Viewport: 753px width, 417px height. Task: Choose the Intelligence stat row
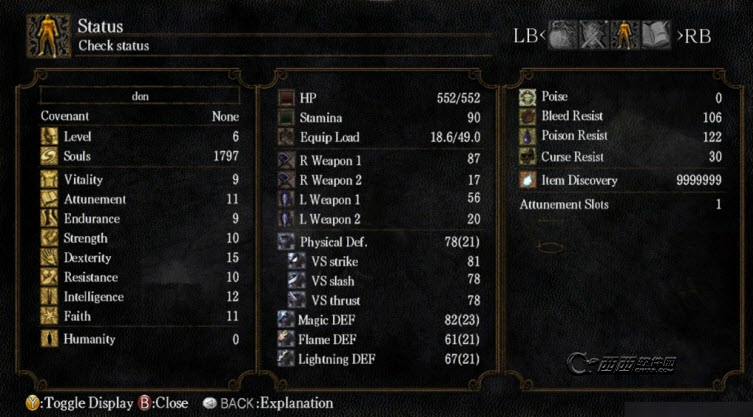point(140,296)
